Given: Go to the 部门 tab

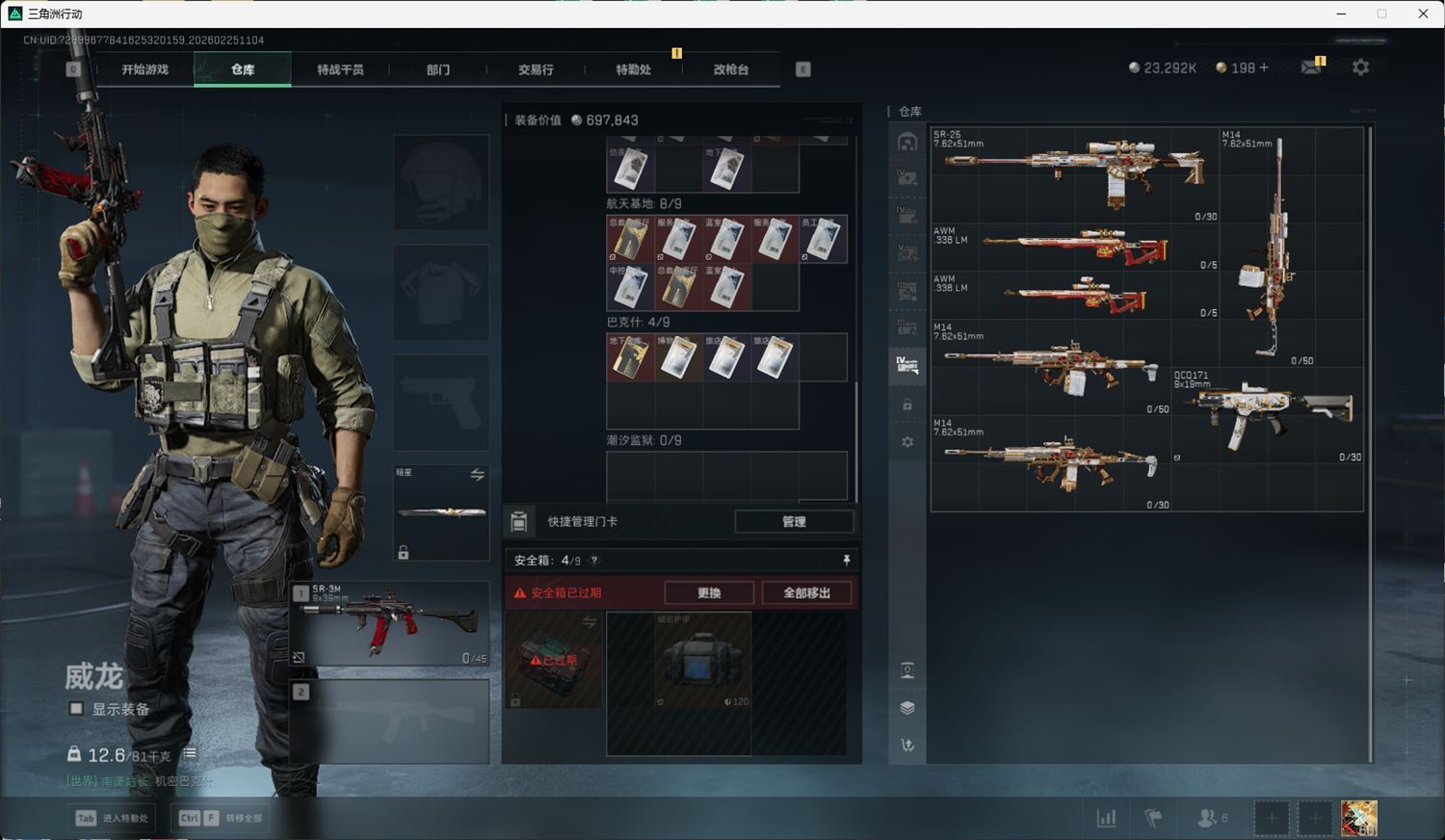Looking at the screenshot, I should [438, 69].
